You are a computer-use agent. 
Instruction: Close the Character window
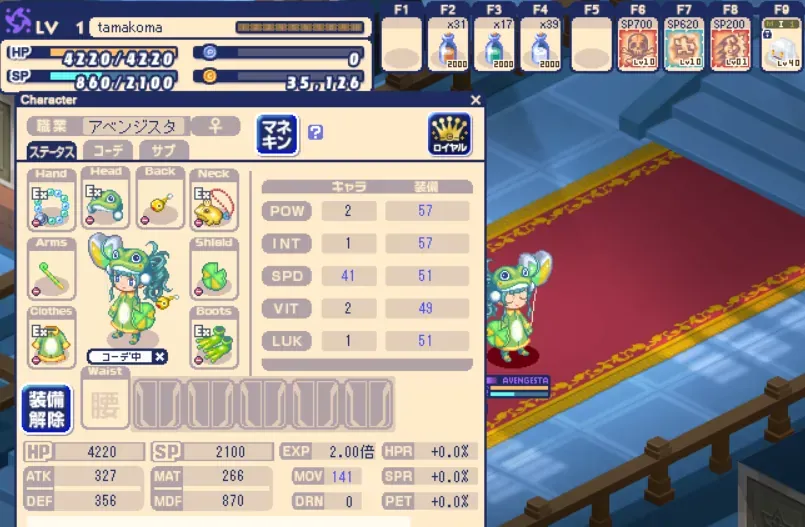475,100
